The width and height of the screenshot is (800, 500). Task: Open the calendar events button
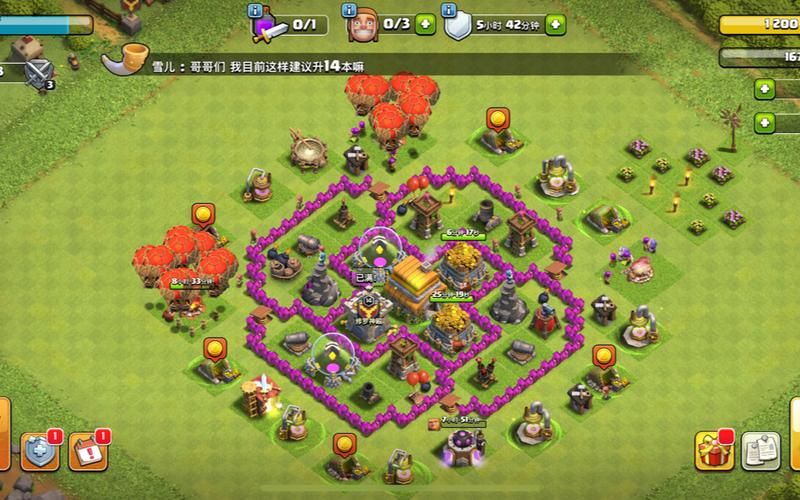tap(89, 451)
